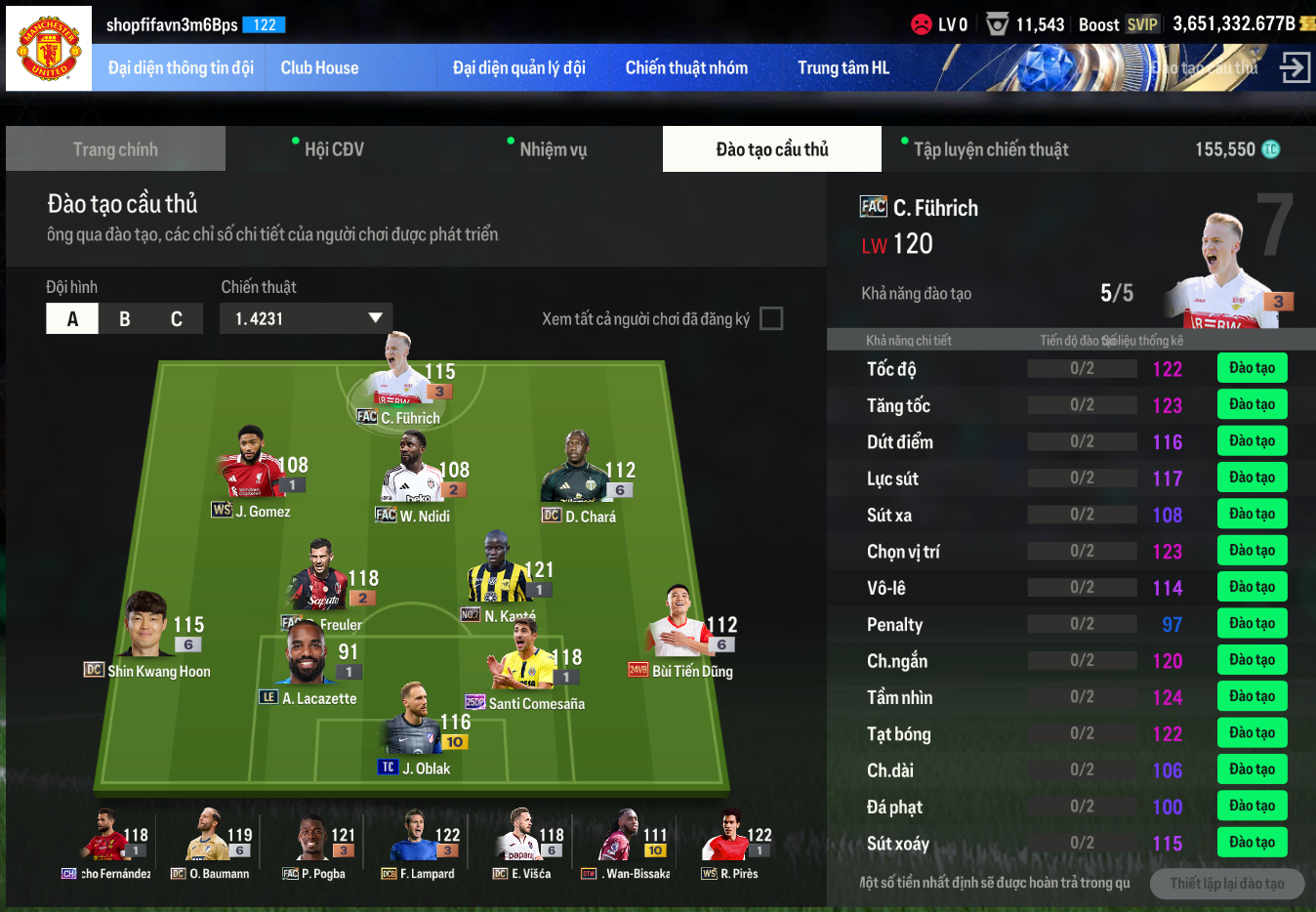Screen dimensions: 1316x912
Task: Click the exit icon at top right
Action: 1295,68
